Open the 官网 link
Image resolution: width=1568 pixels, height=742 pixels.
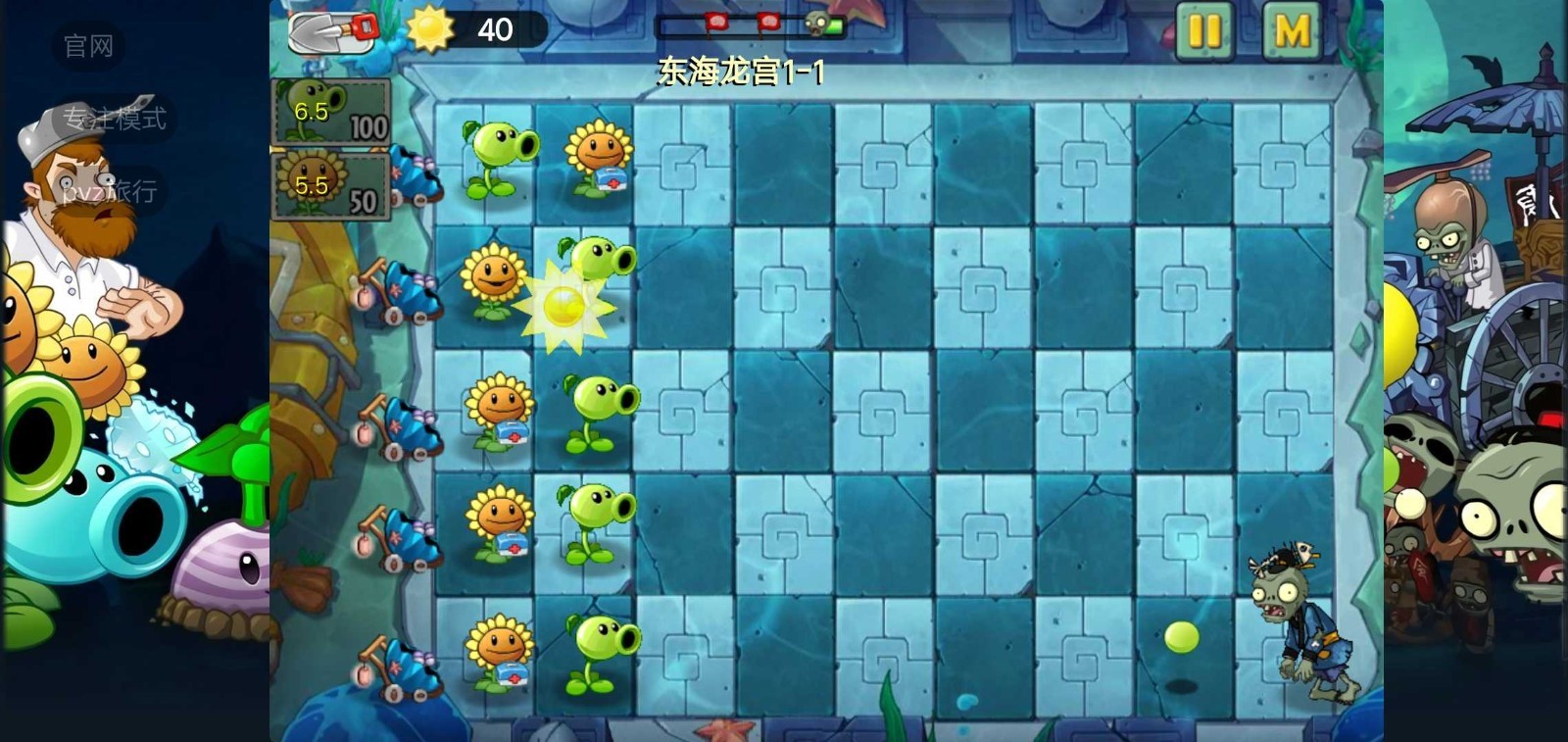click(87, 46)
